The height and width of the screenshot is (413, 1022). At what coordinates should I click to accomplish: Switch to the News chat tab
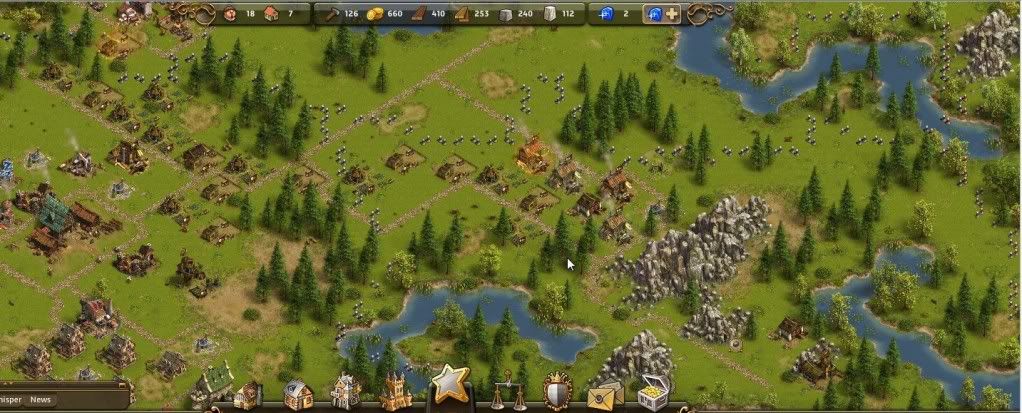(x=41, y=400)
